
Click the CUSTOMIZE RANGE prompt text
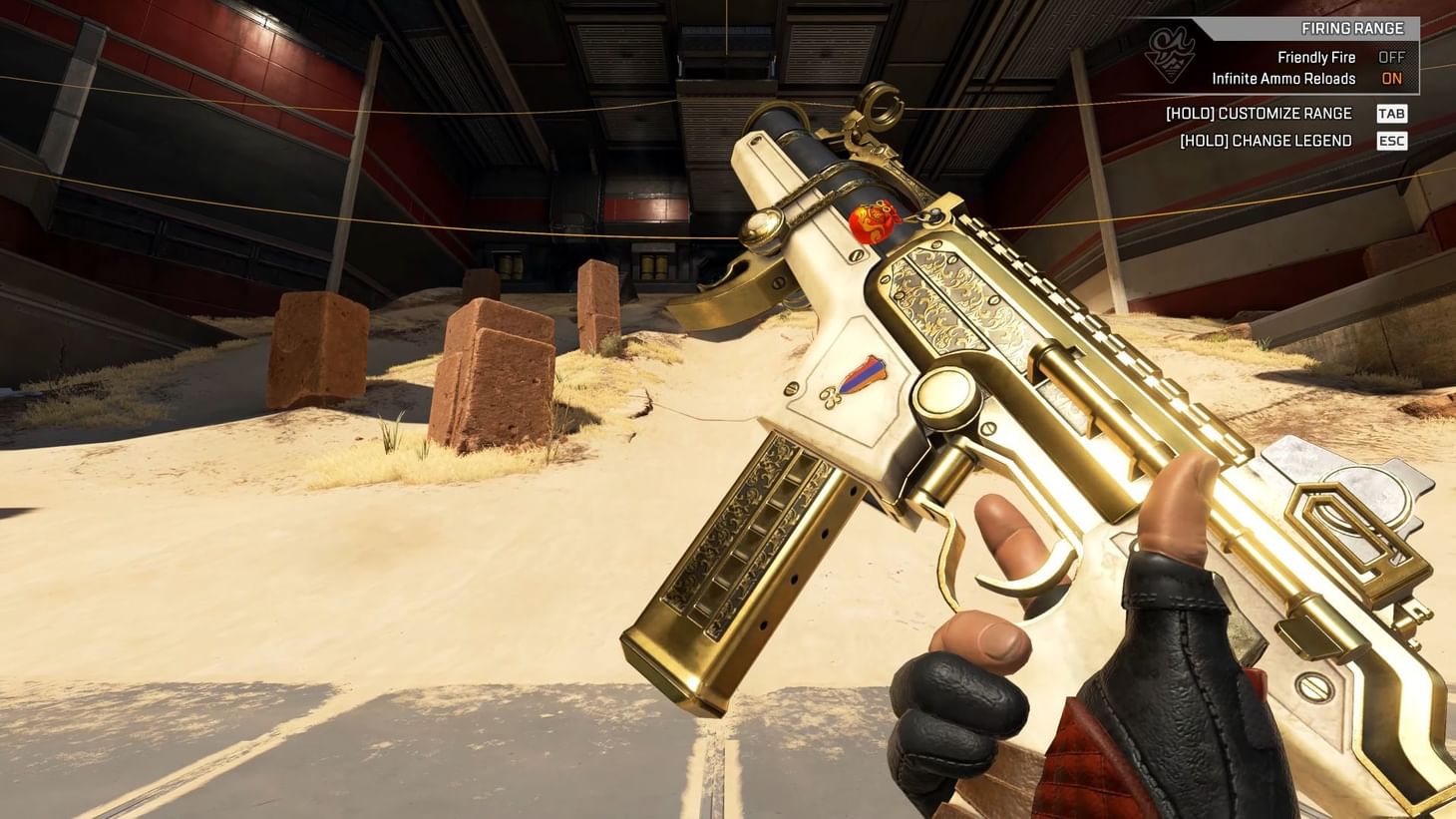coord(1259,113)
